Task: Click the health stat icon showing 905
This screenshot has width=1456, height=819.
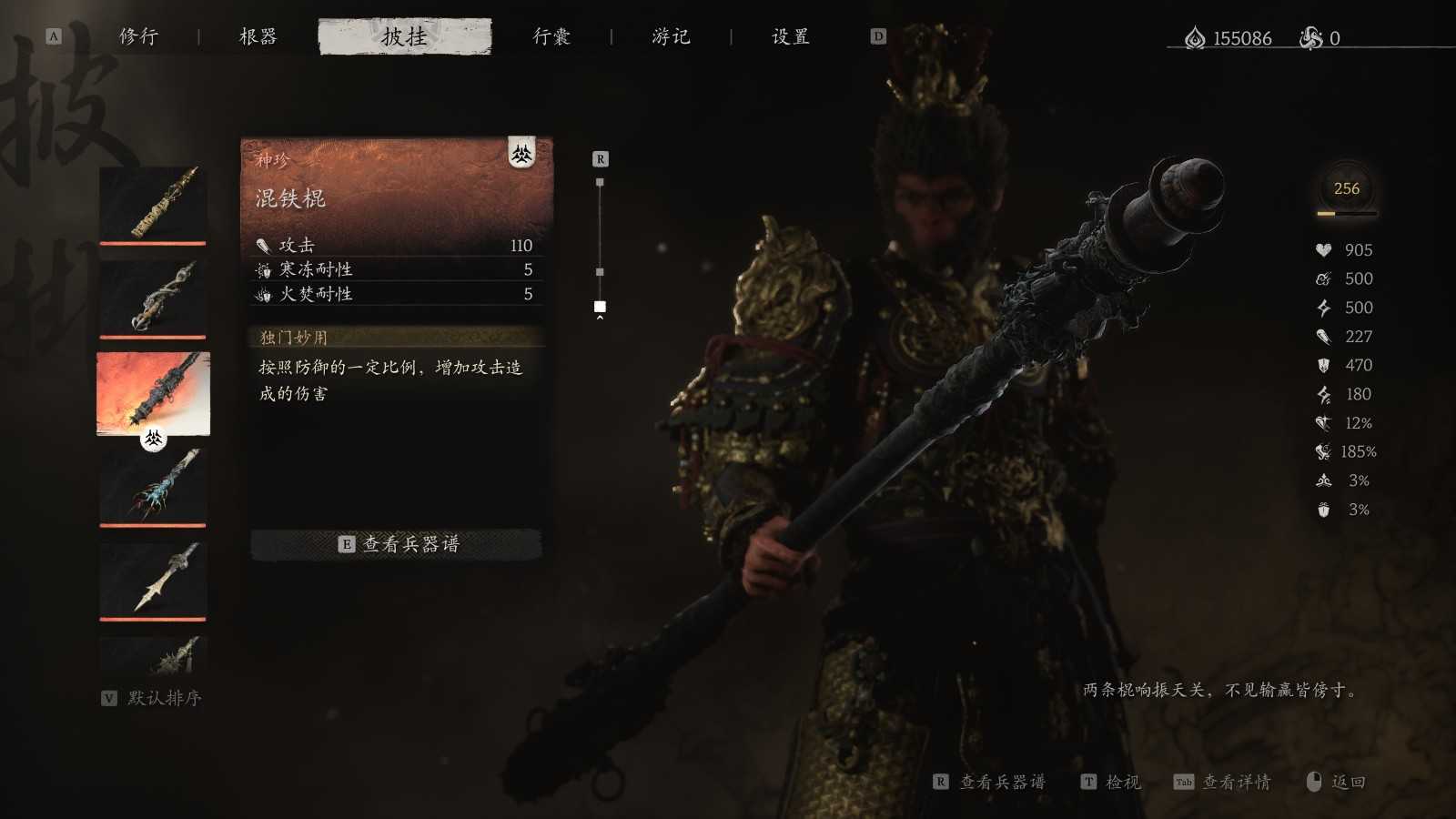Action: (1321, 249)
